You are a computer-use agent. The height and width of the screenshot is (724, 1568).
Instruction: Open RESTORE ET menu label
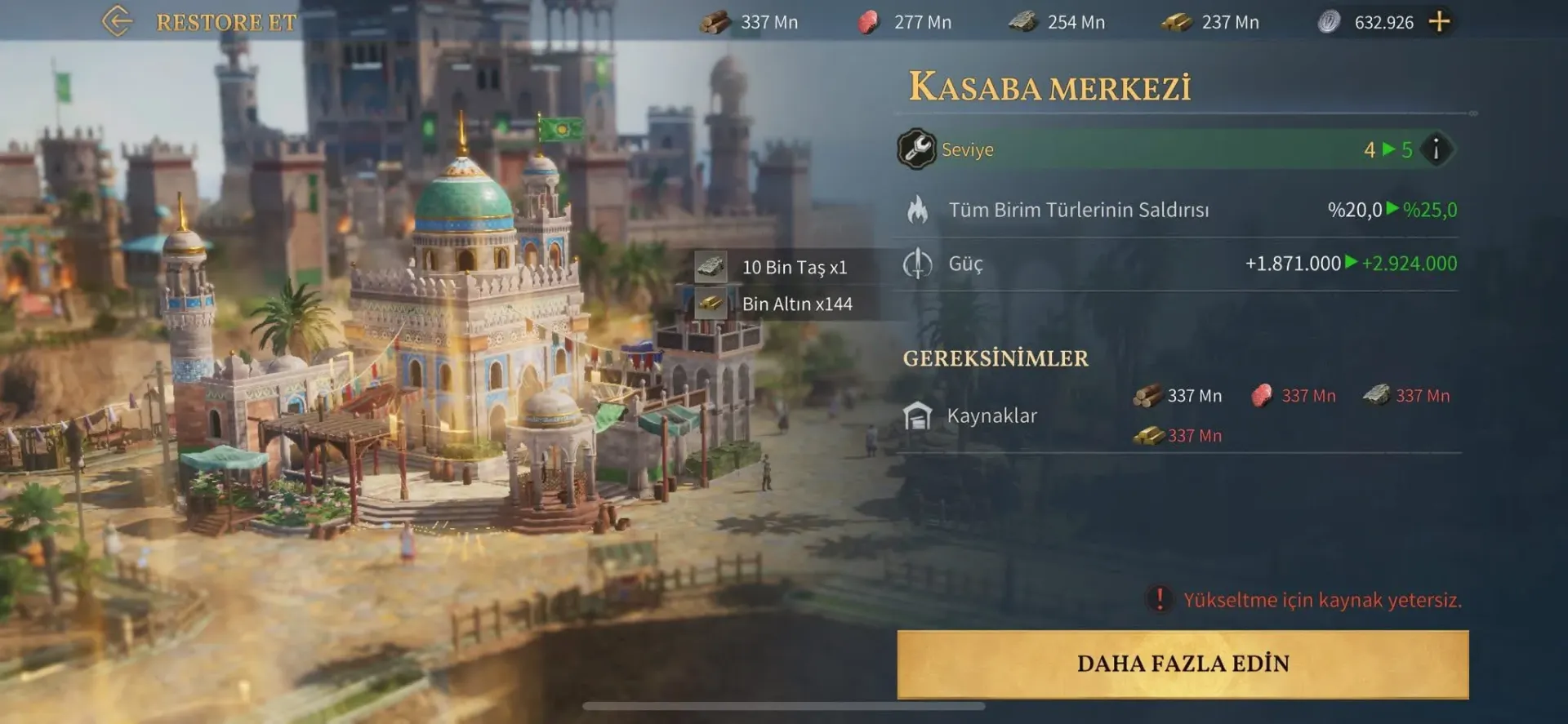(x=226, y=22)
